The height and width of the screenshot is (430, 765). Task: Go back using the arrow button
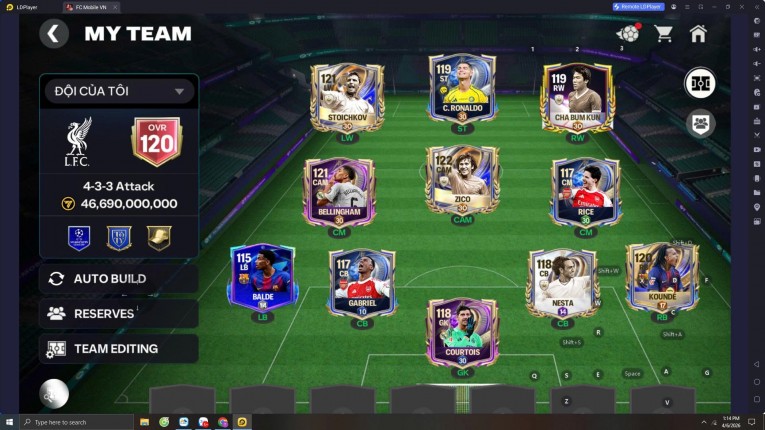pyautogui.click(x=53, y=34)
